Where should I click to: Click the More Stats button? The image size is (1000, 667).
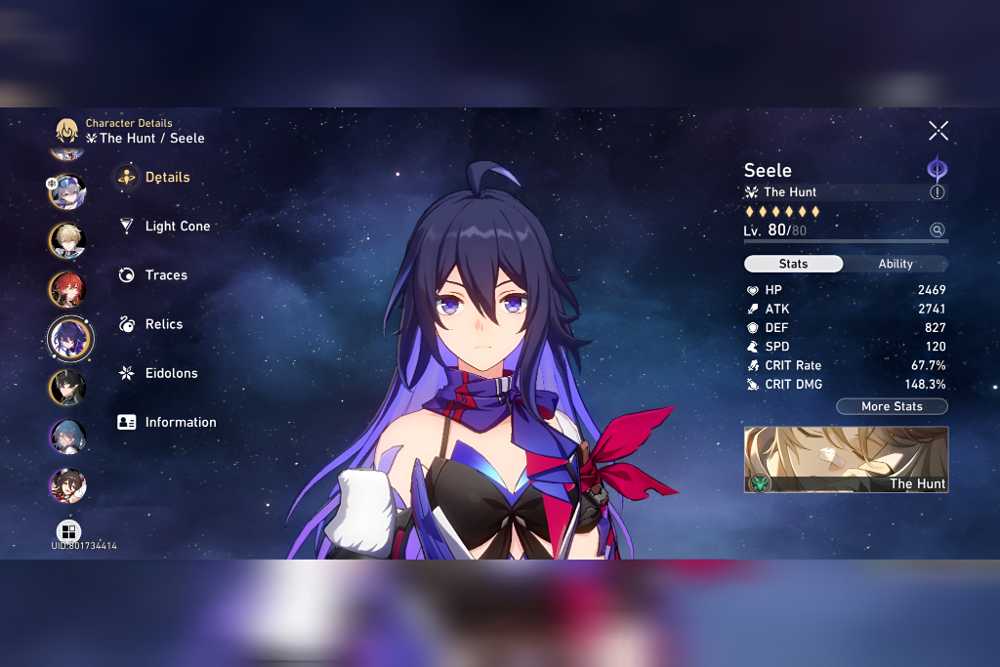(x=891, y=406)
